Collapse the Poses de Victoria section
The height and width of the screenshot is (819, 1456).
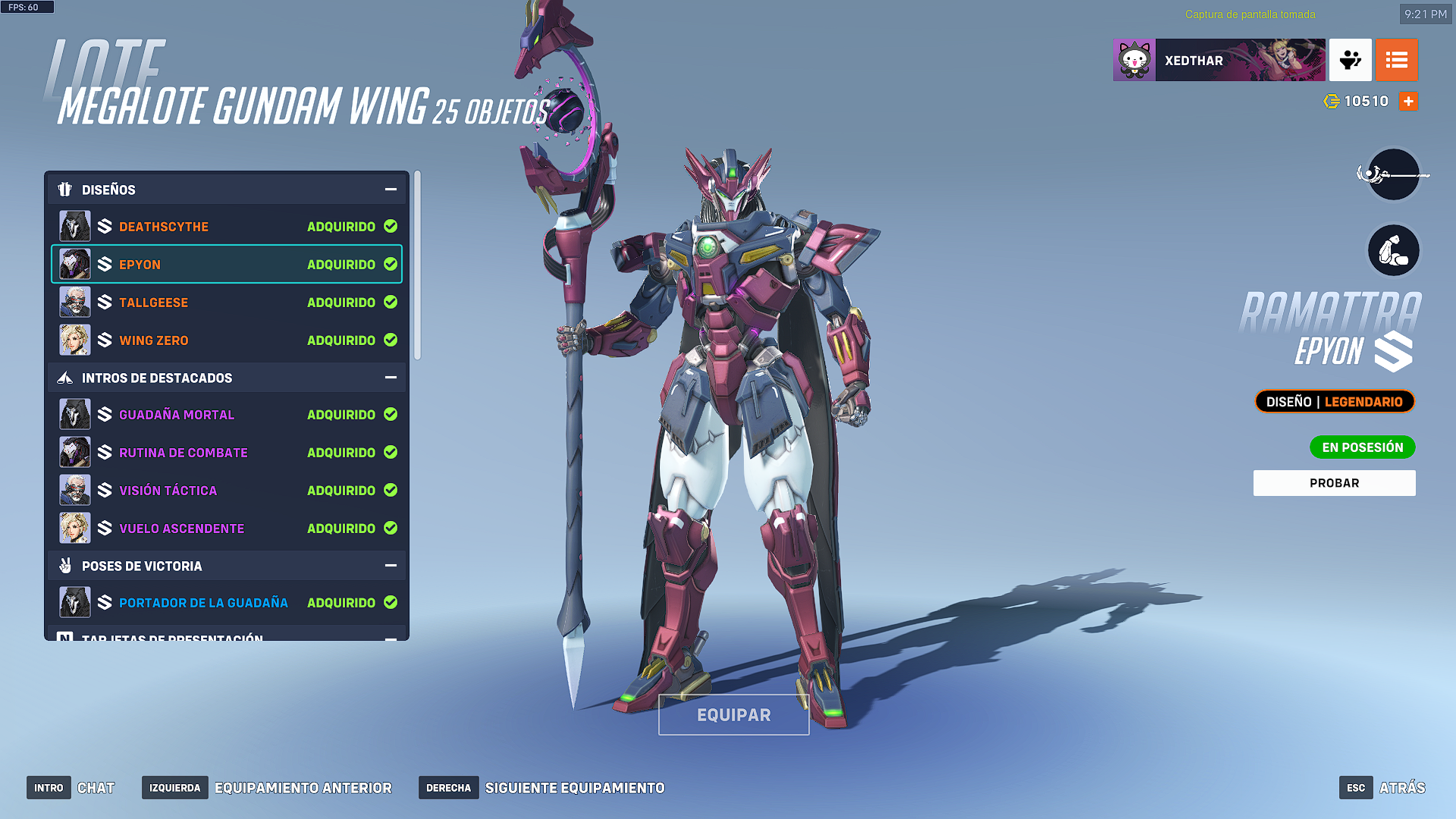(391, 566)
